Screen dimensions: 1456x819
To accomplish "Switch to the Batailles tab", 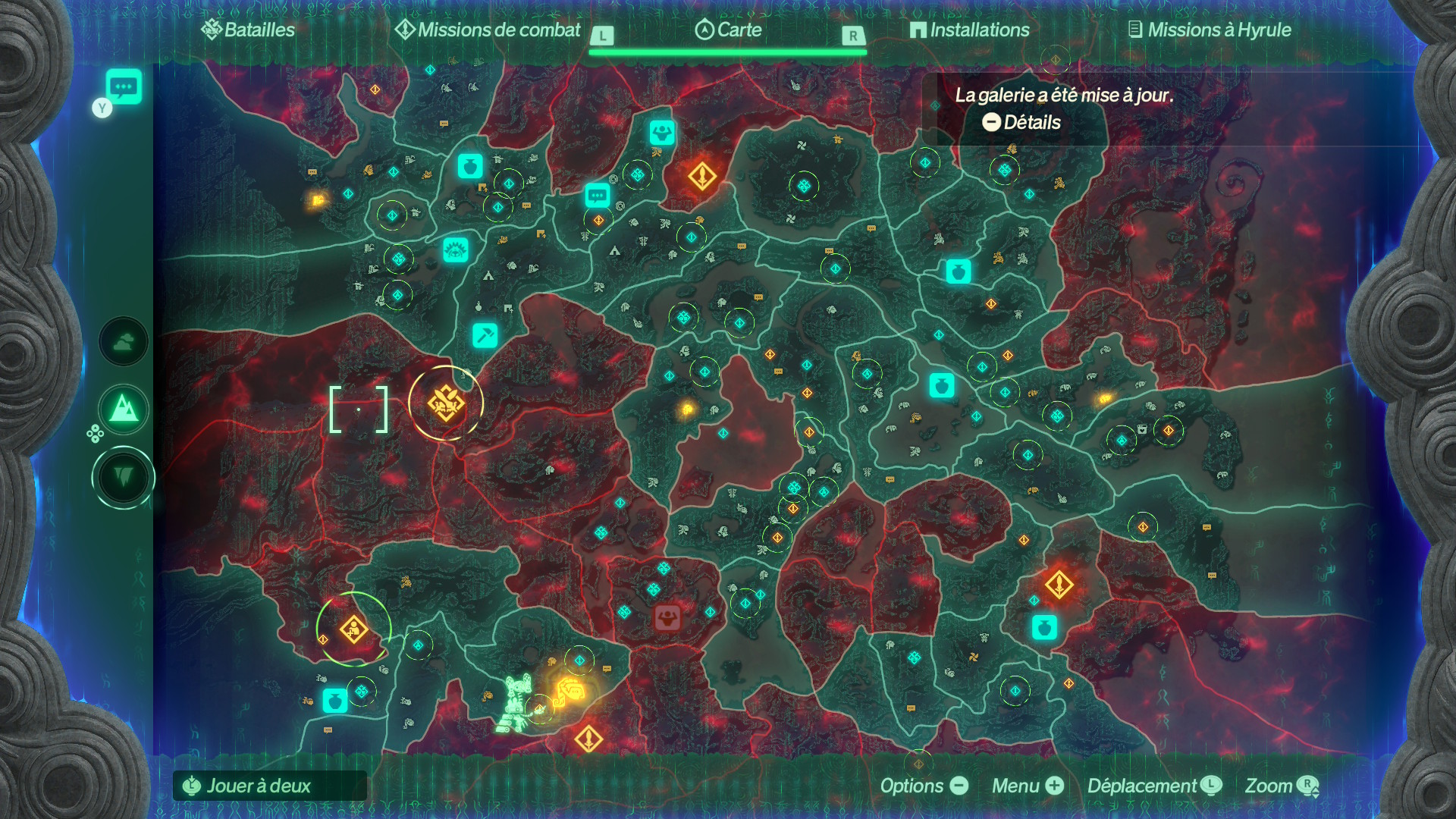I will pos(248,30).
